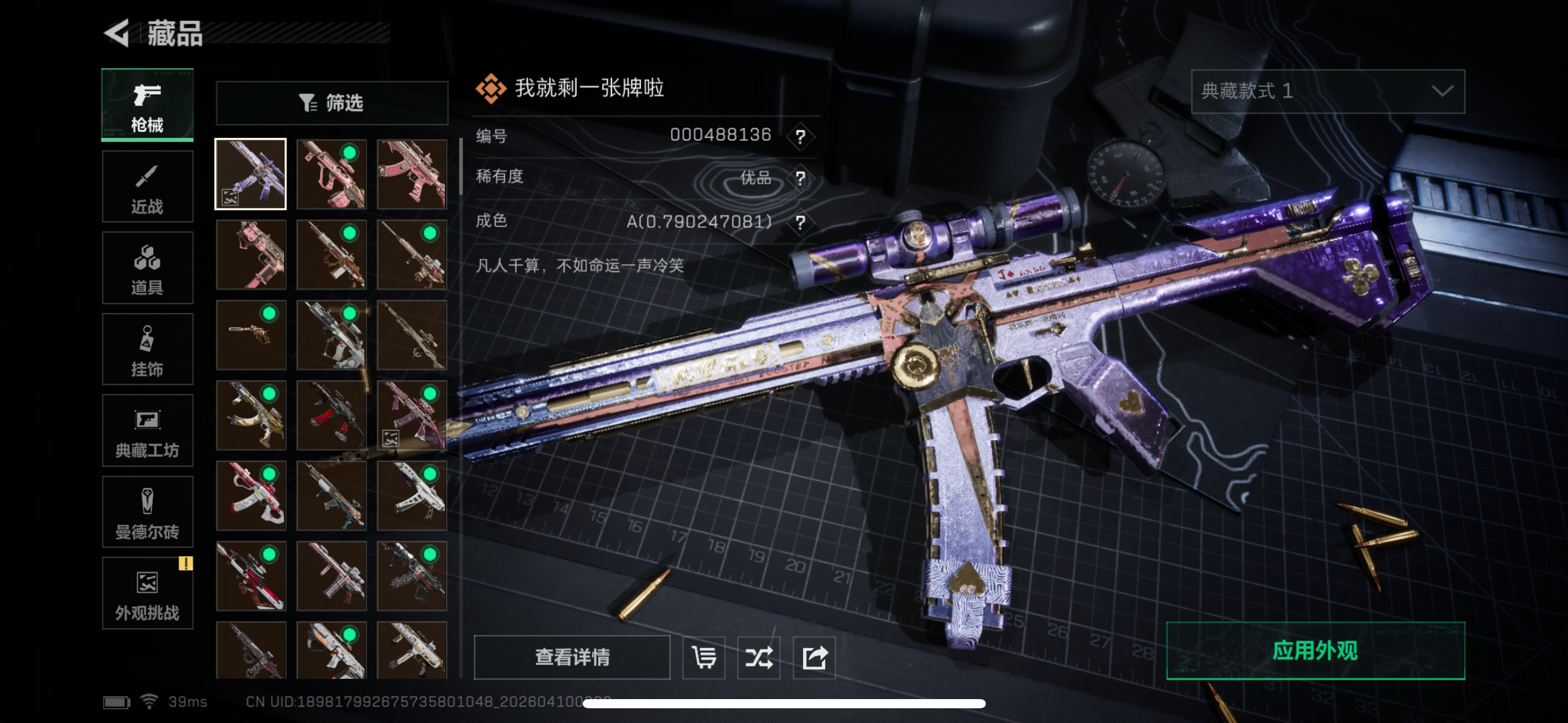The width and height of the screenshot is (1568, 723).
Task: View details via 查看详情 button
Action: tap(572, 657)
